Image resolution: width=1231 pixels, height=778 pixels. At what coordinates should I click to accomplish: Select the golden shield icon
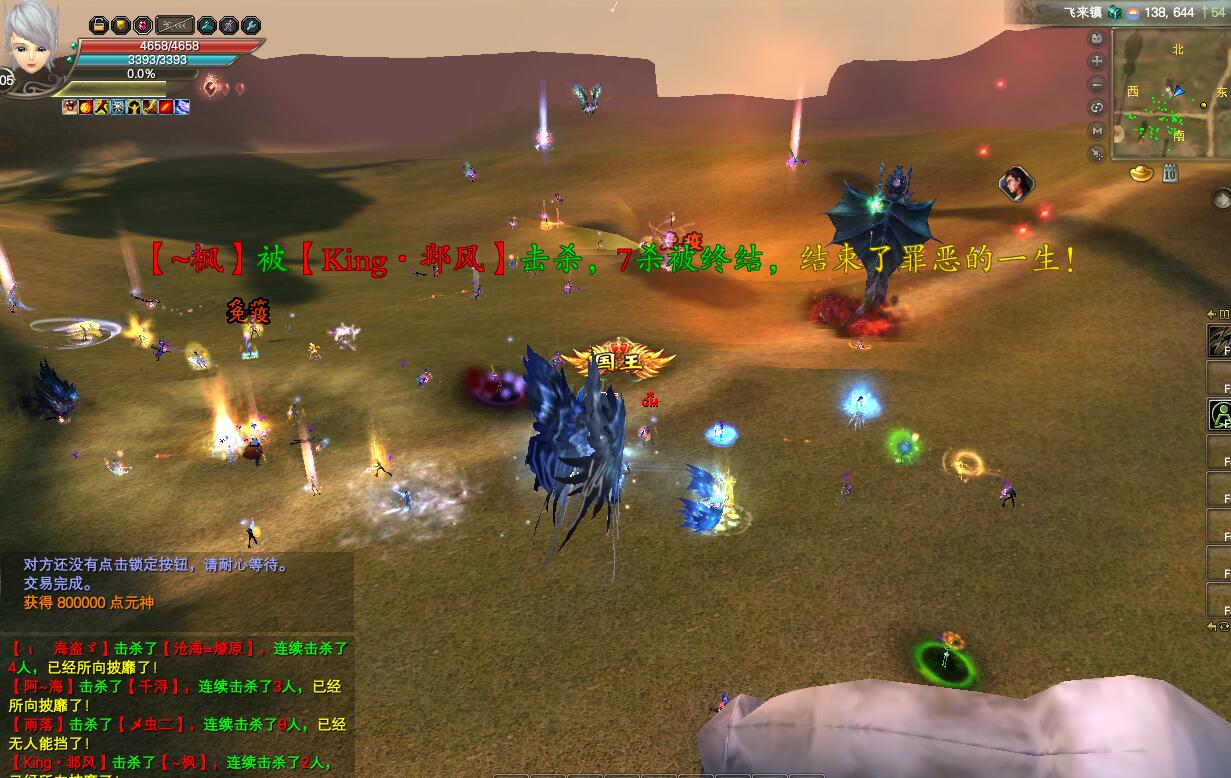tap(120, 25)
